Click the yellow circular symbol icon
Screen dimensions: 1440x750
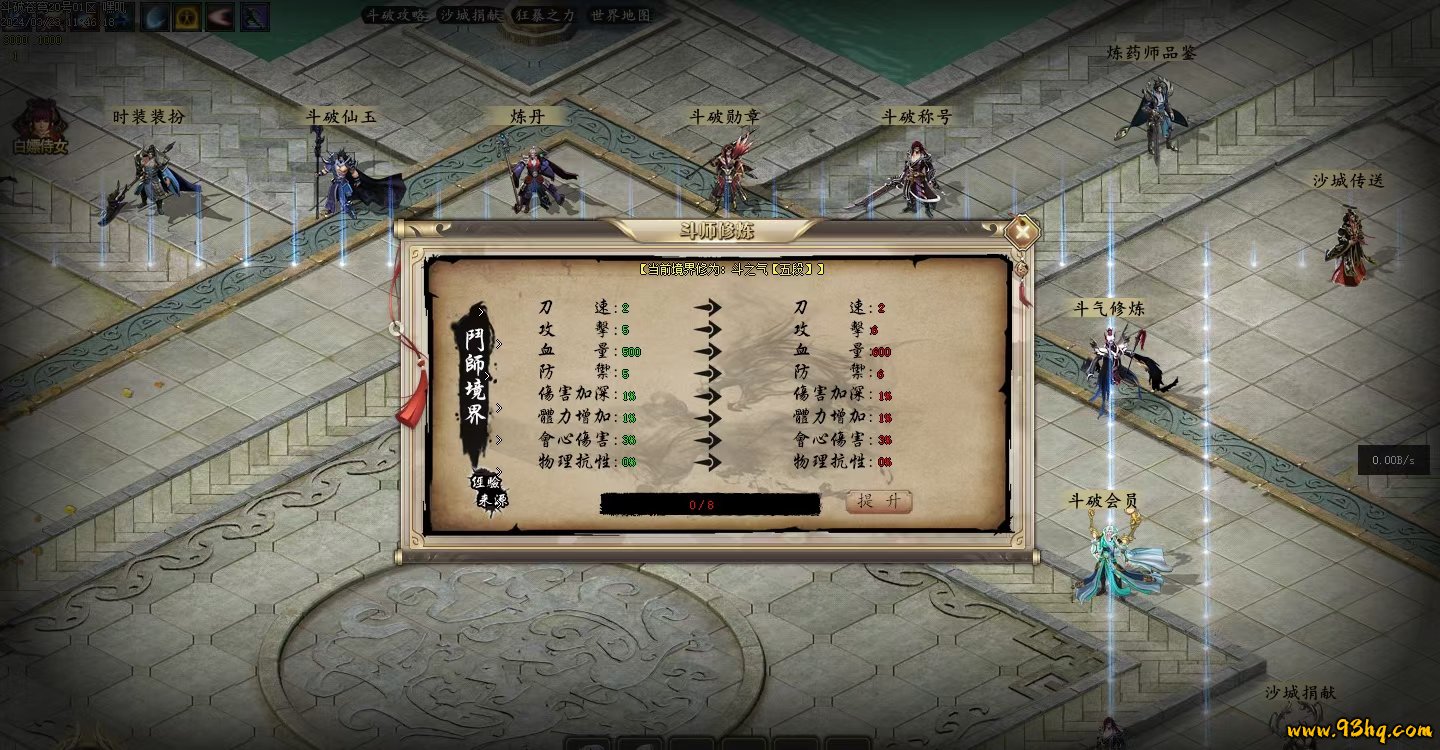point(187,17)
